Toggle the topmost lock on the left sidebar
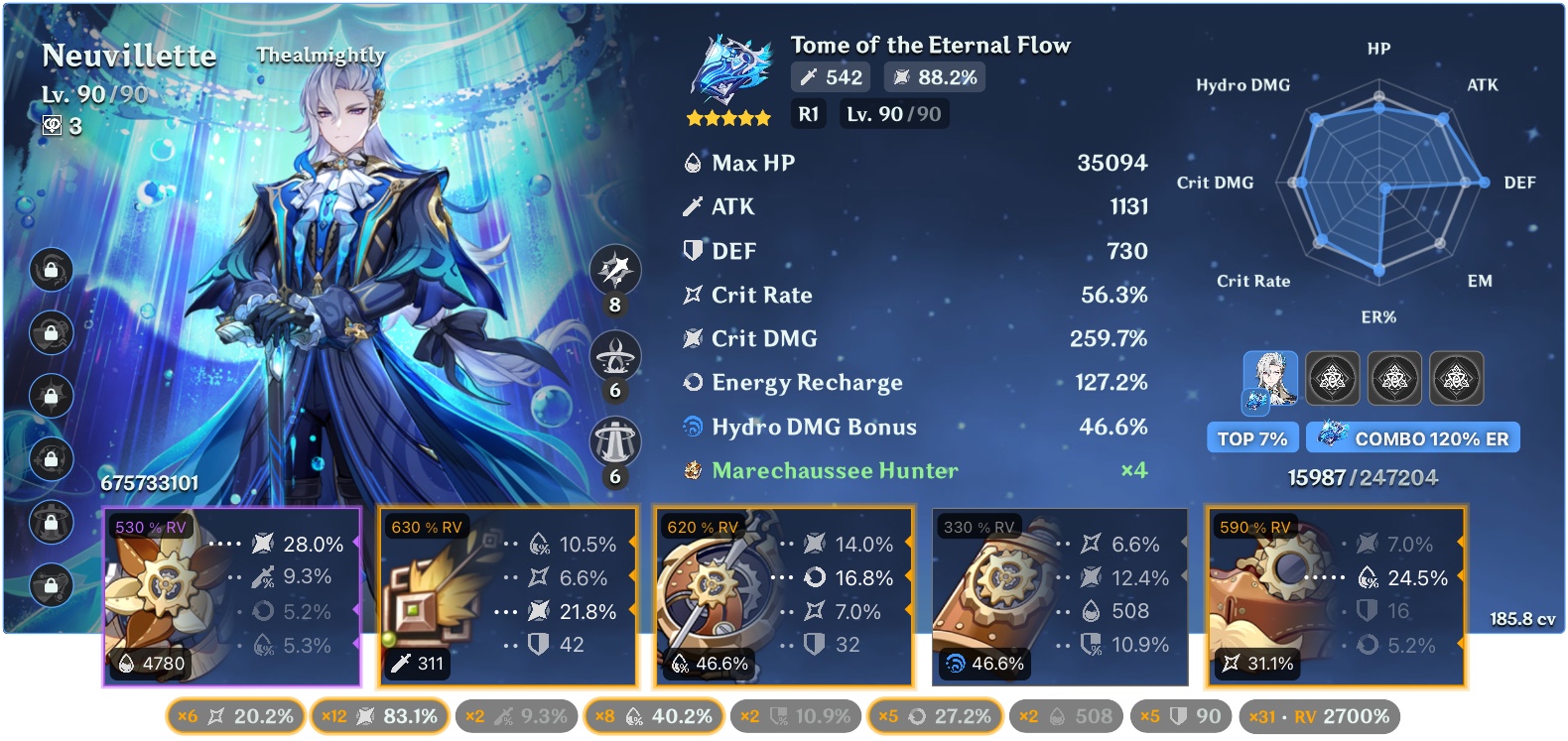 click(x=51, y=269)
